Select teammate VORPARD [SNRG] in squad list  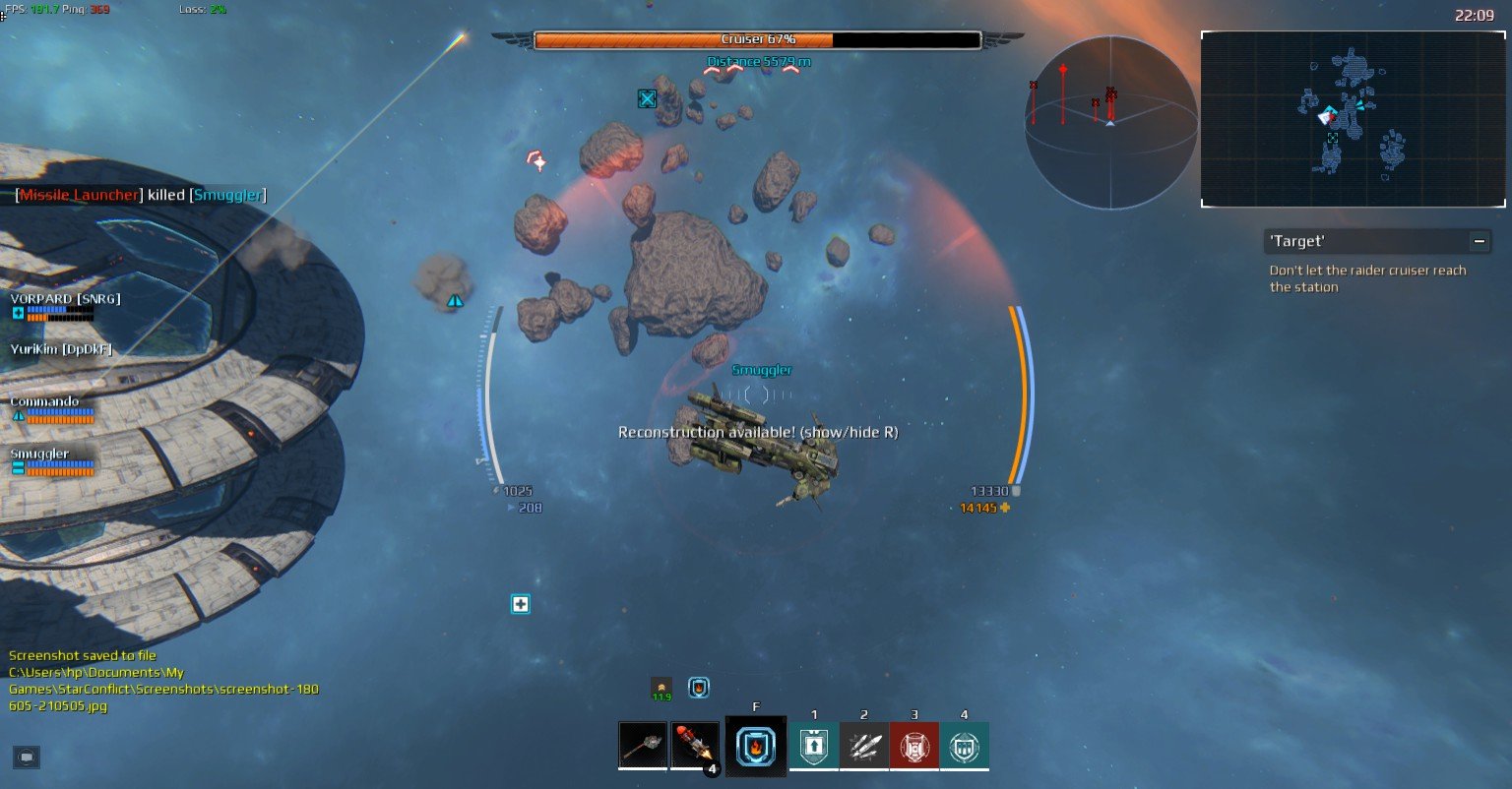click(65, 299)
